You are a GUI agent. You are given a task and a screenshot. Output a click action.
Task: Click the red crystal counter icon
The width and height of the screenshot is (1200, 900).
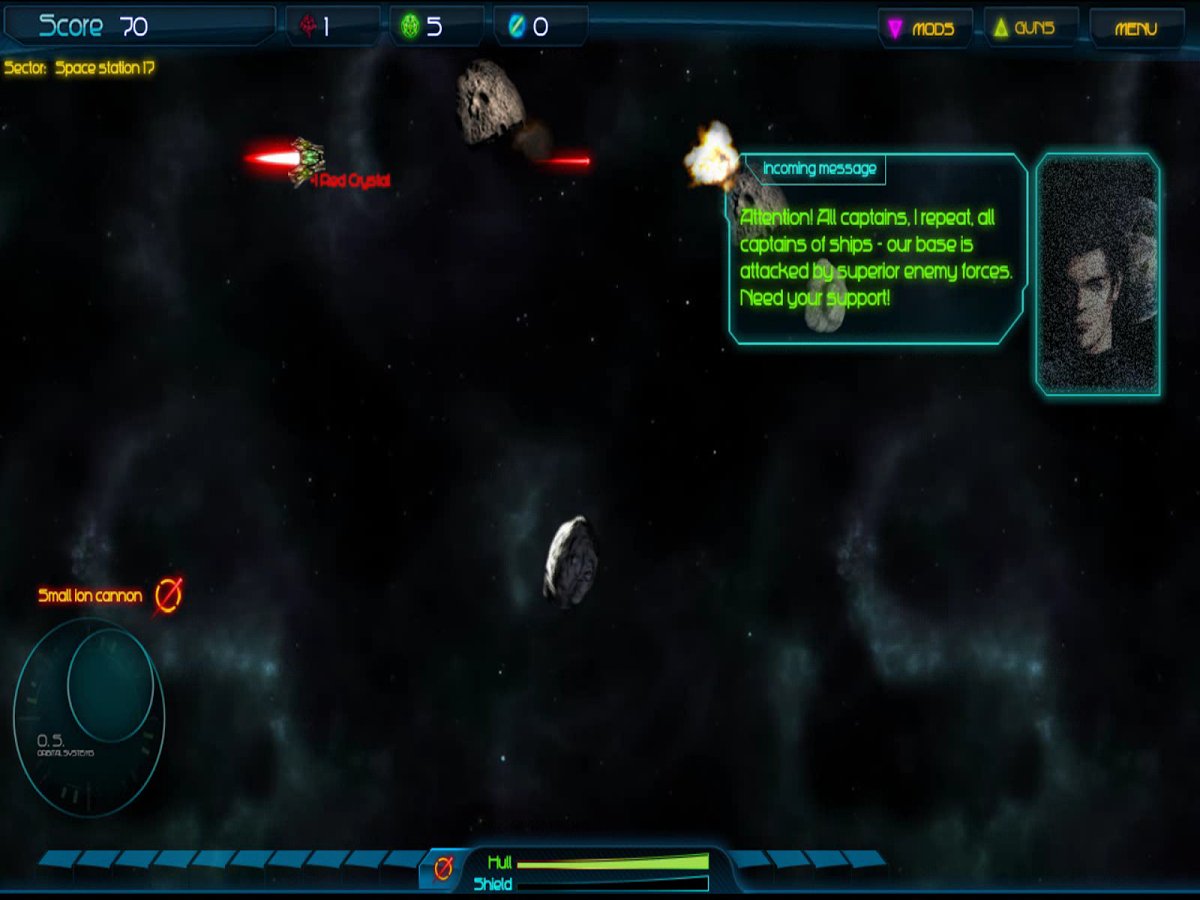(305, 27)
